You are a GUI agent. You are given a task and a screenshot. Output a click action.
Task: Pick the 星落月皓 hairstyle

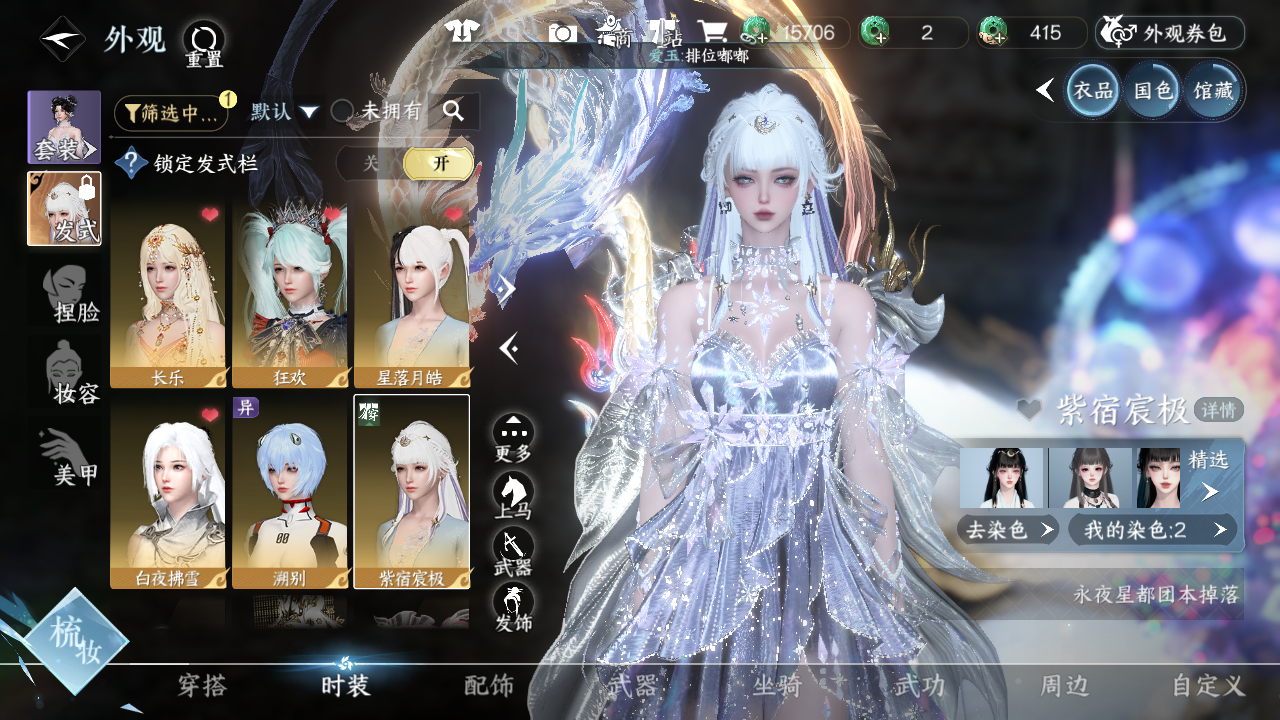(412, 292)
